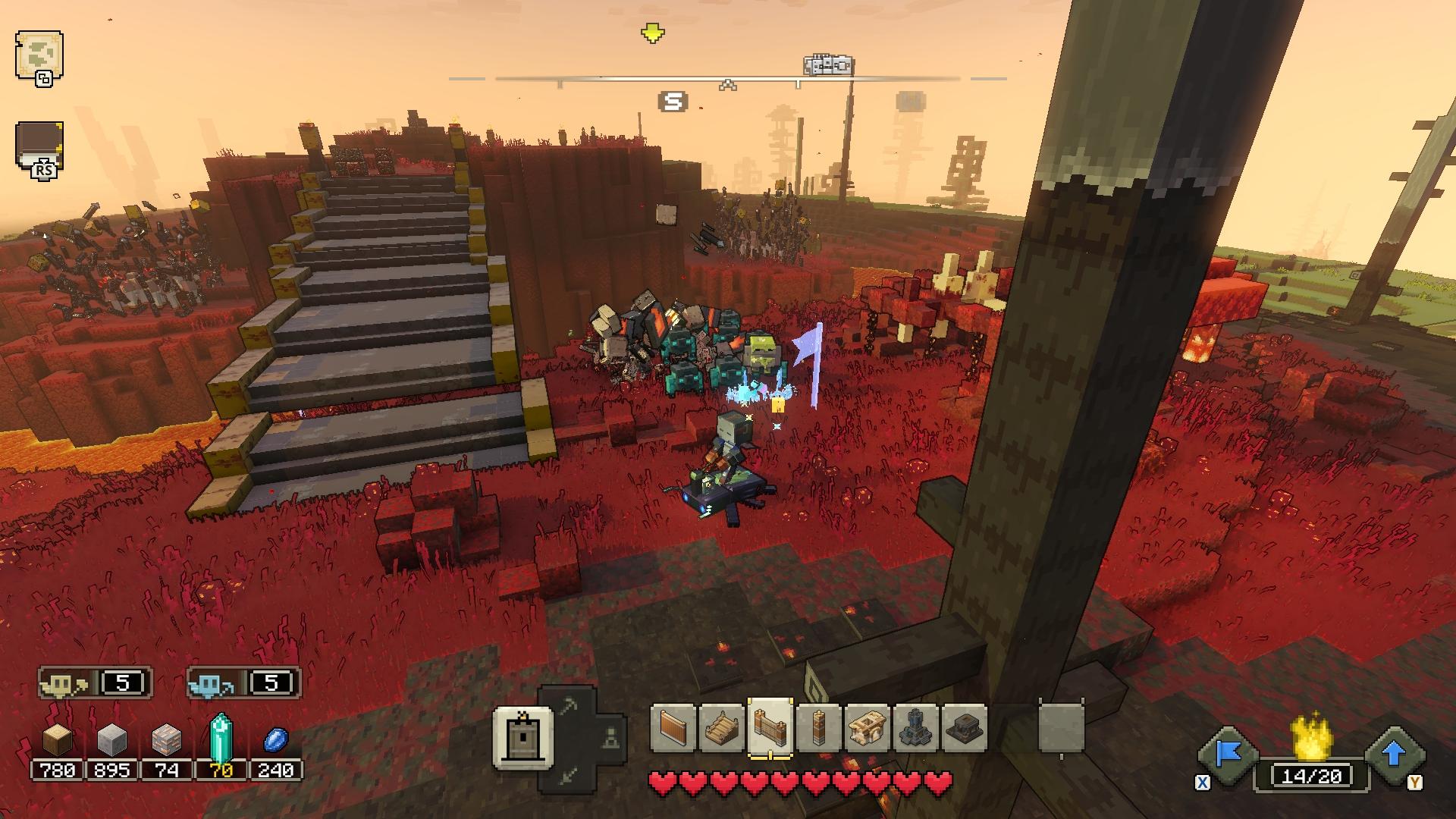Click the wood resource block icon
Image resolution: width=1456 pixels, height=819 pixels.
click(57, 739)
